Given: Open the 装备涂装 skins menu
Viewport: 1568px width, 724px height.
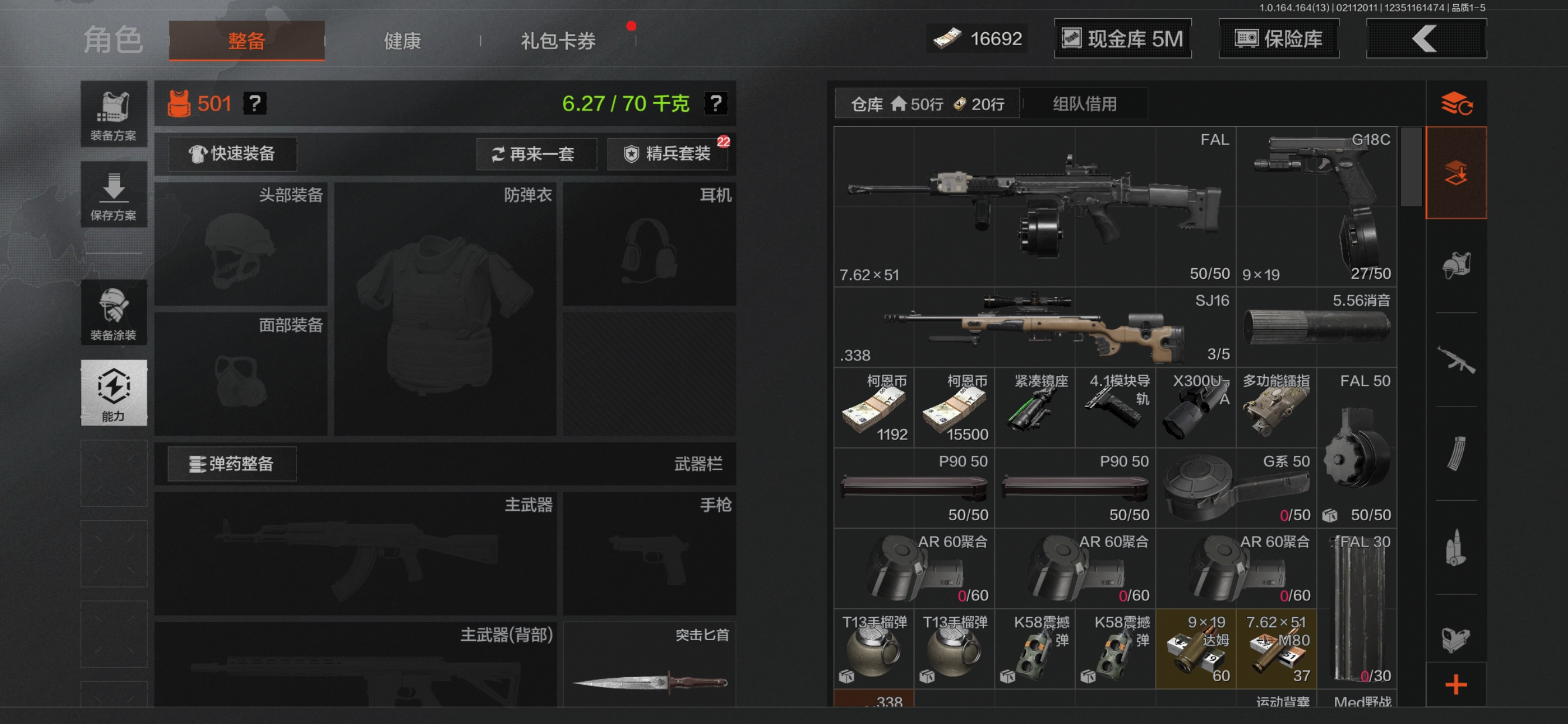Looking at the screenshot, I should (114, 313).
